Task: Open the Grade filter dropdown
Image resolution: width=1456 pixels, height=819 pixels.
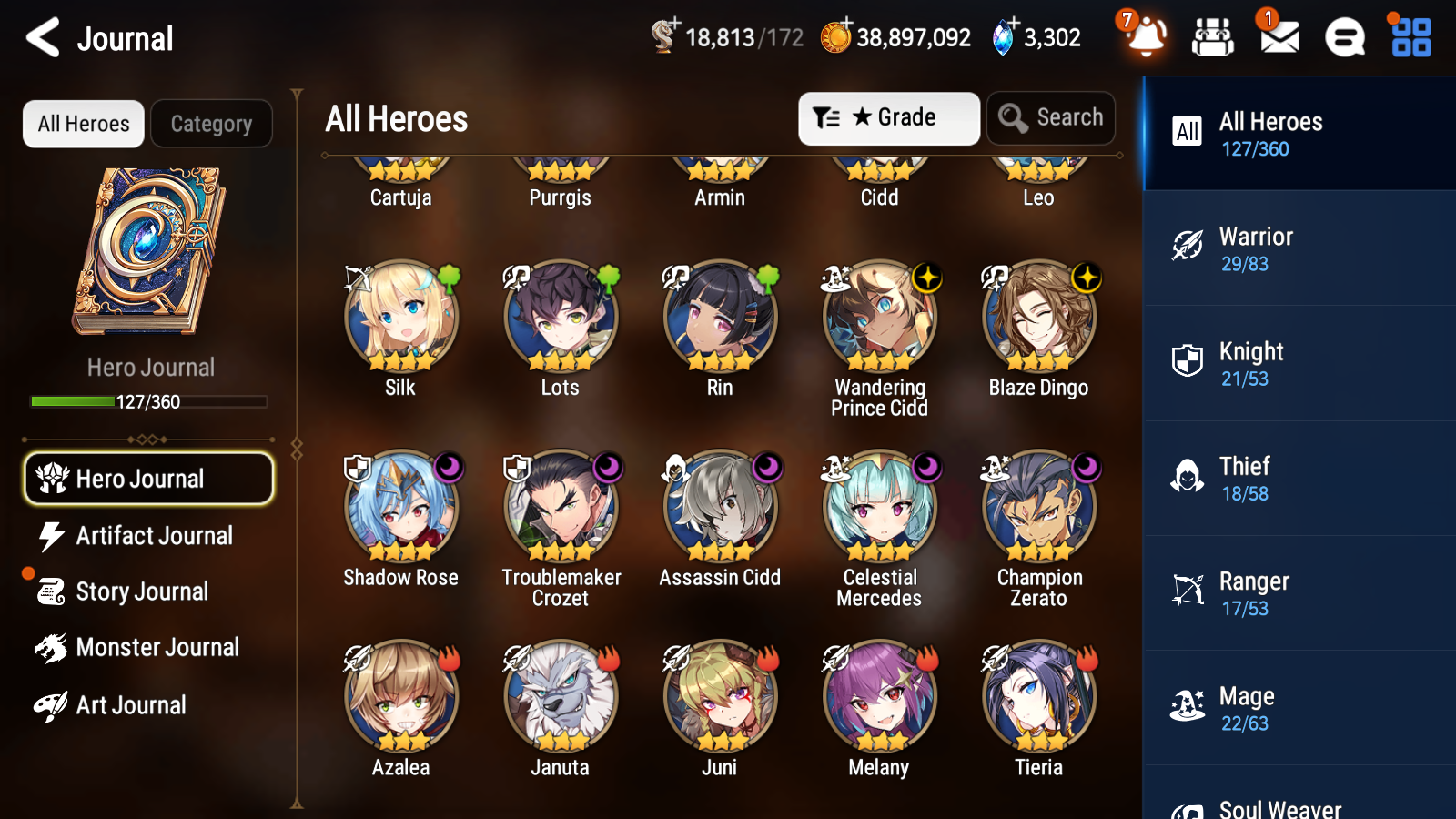Action: tap(887, 117)
